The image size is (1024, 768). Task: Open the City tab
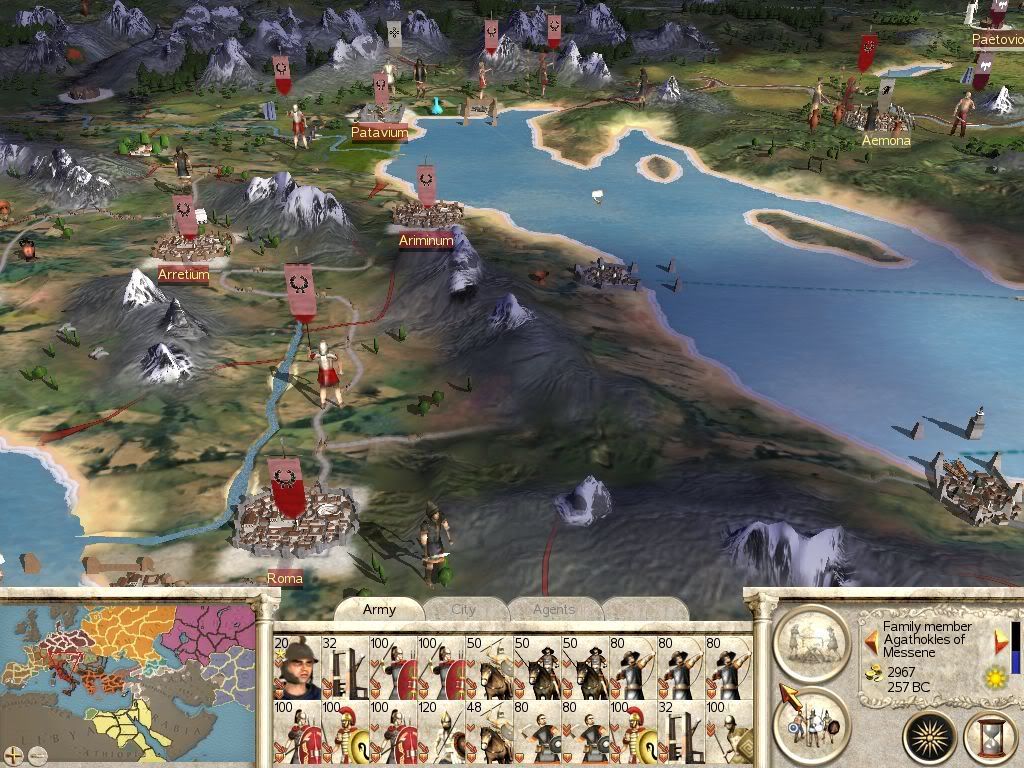pos(464,609)
